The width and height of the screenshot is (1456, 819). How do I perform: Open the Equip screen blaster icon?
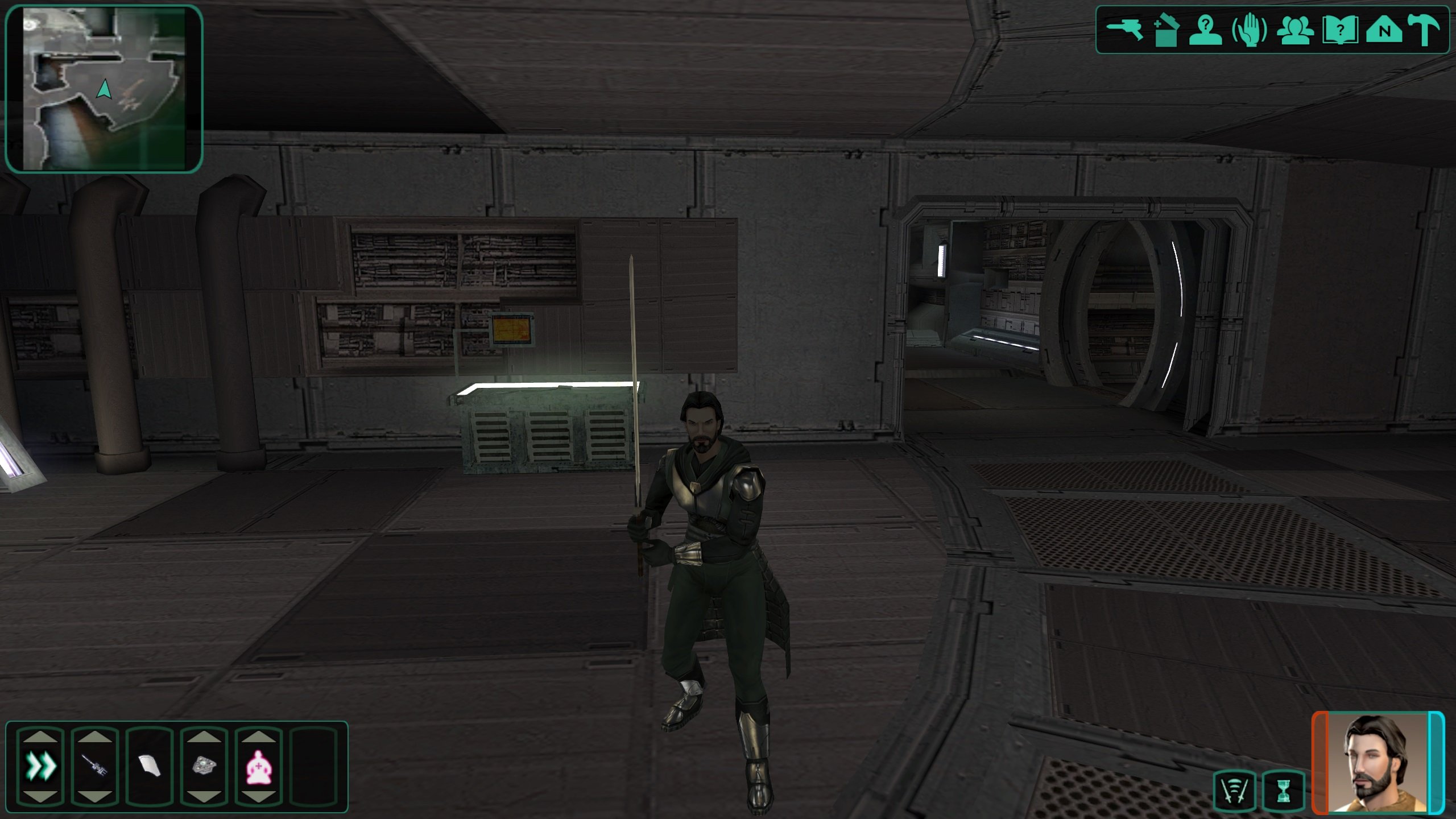[1124, 30]
